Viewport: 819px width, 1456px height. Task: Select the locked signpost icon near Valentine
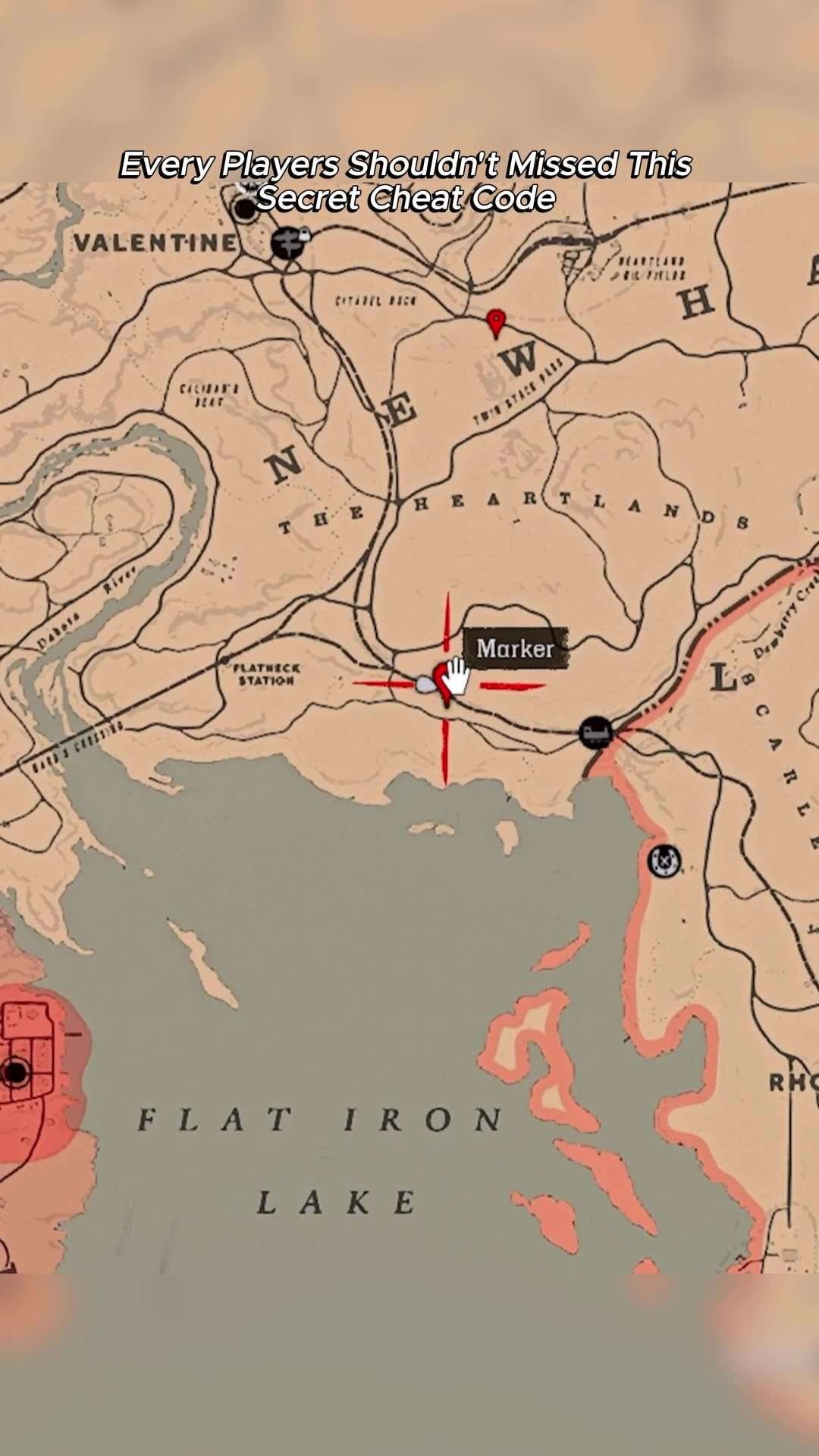pyautogui.click(x=288, y=243)
